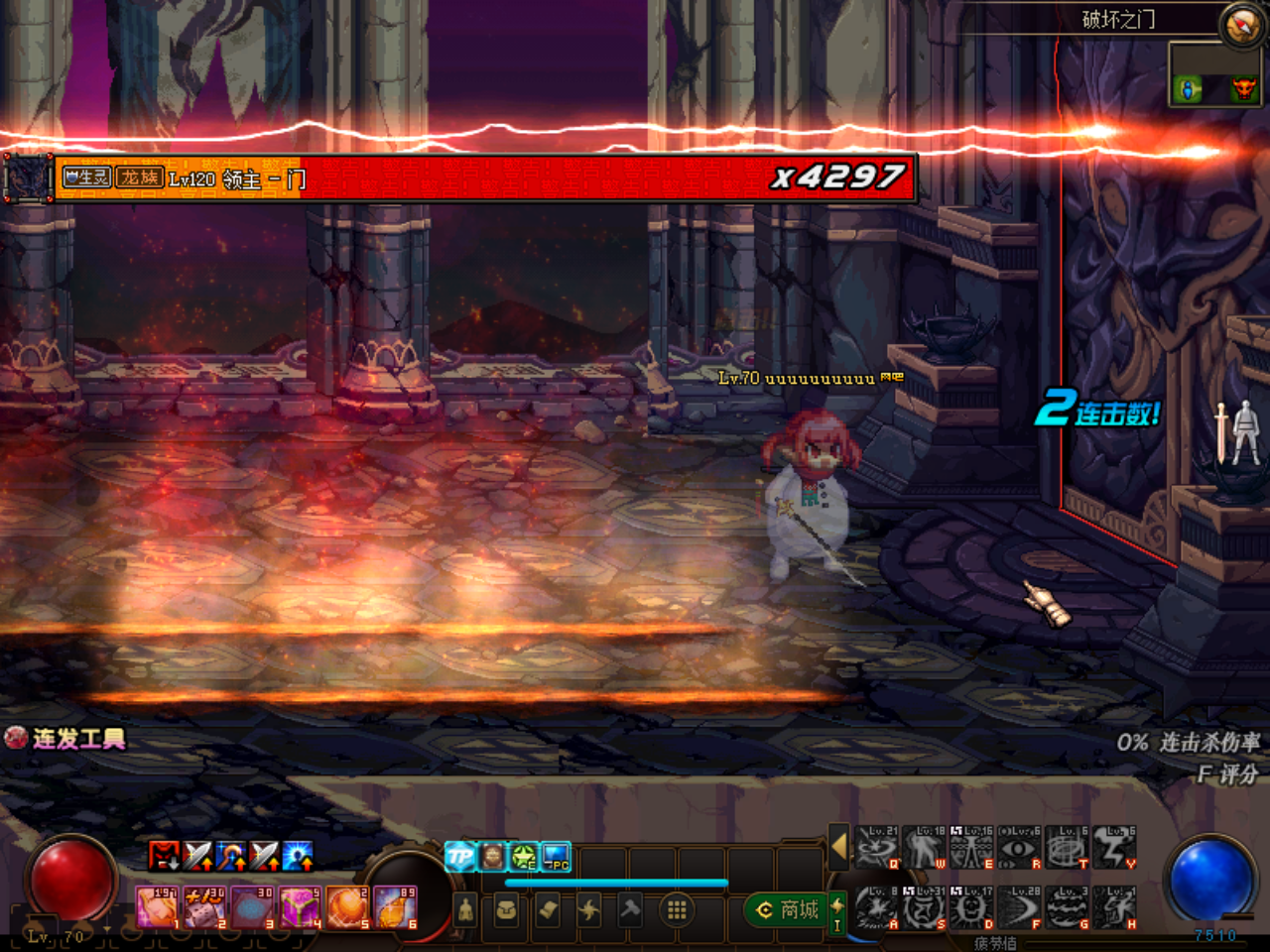
Task: Use the orange orb item in slot 5
Action: point(347,907)
